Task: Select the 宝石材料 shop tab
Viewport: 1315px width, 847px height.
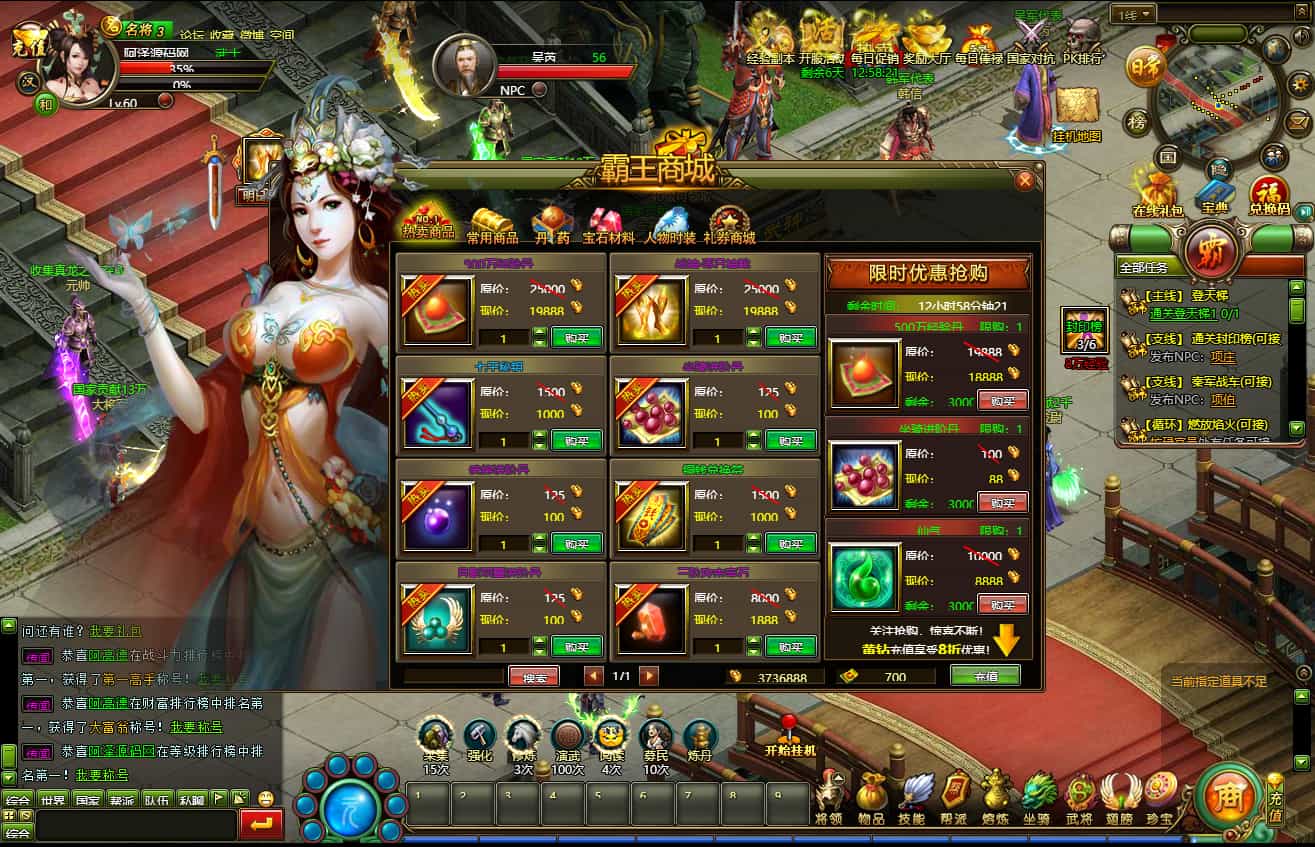Action: point(608,225)
